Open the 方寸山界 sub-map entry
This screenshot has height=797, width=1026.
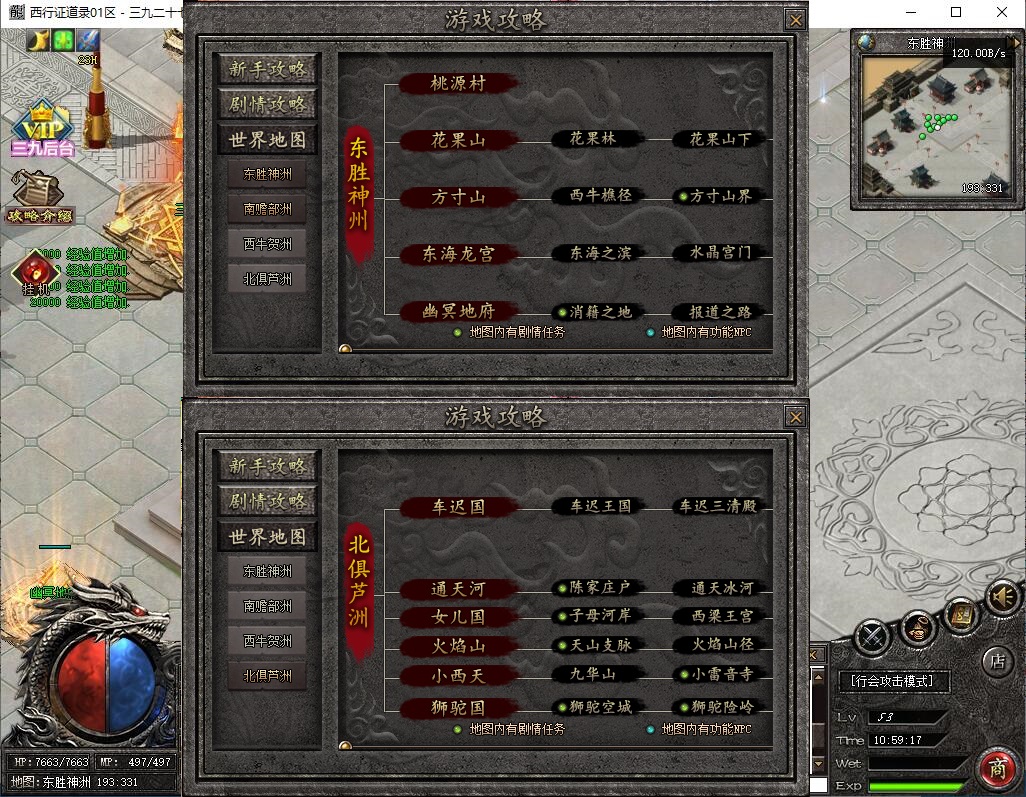pos(720,197)
